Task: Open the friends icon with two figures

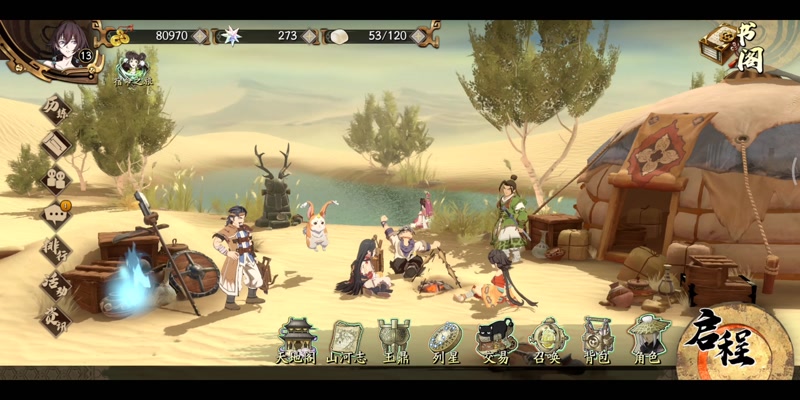Action: (x=56, y=179)
